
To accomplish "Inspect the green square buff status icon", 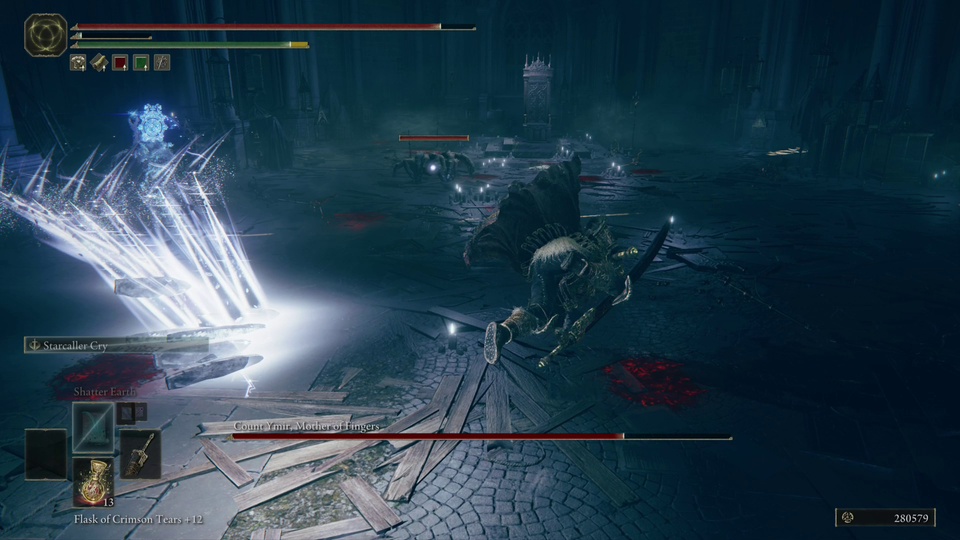I will (141, 63).
